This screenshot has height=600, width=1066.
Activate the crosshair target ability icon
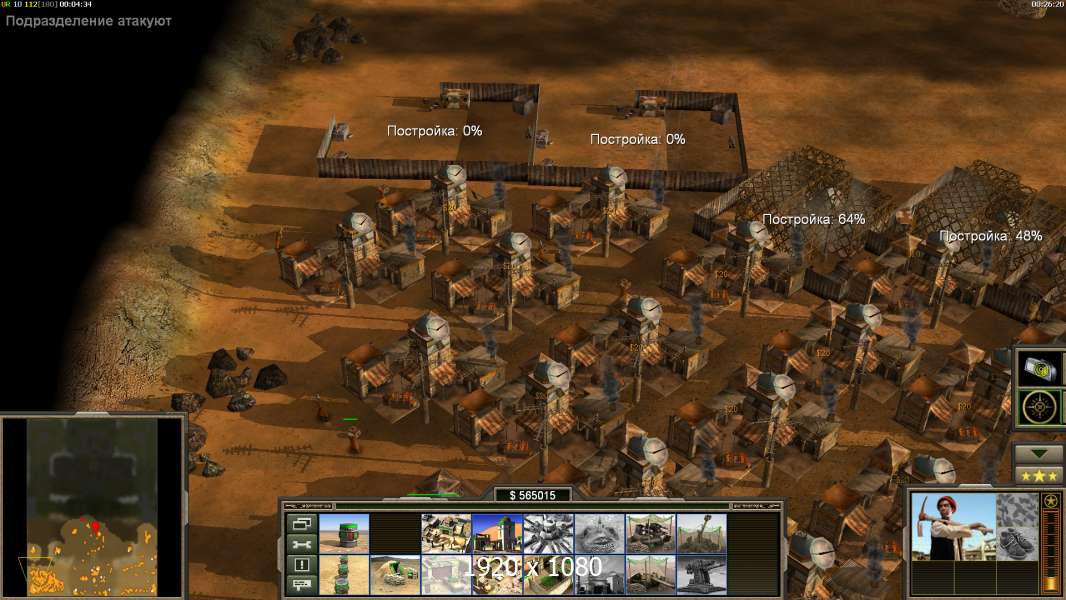(x=1041, y=408)
